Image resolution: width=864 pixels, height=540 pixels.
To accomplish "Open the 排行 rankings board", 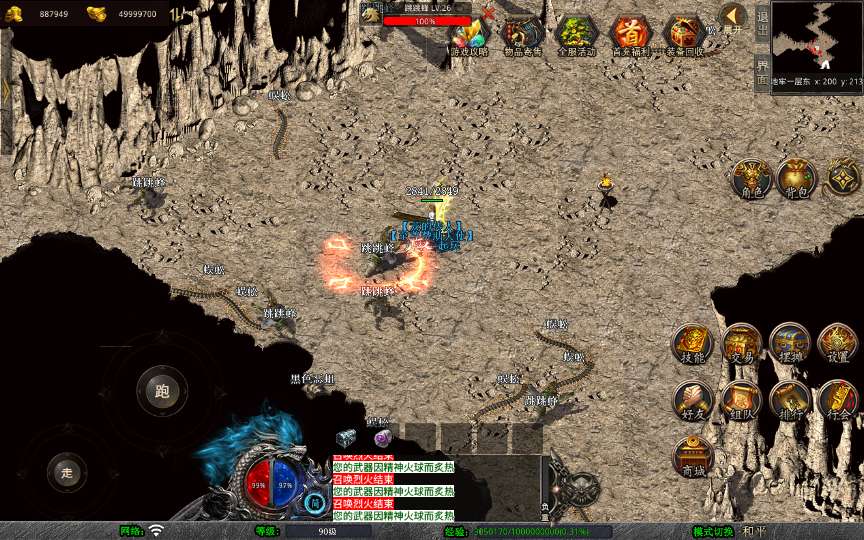I will (x=789, y=399).
